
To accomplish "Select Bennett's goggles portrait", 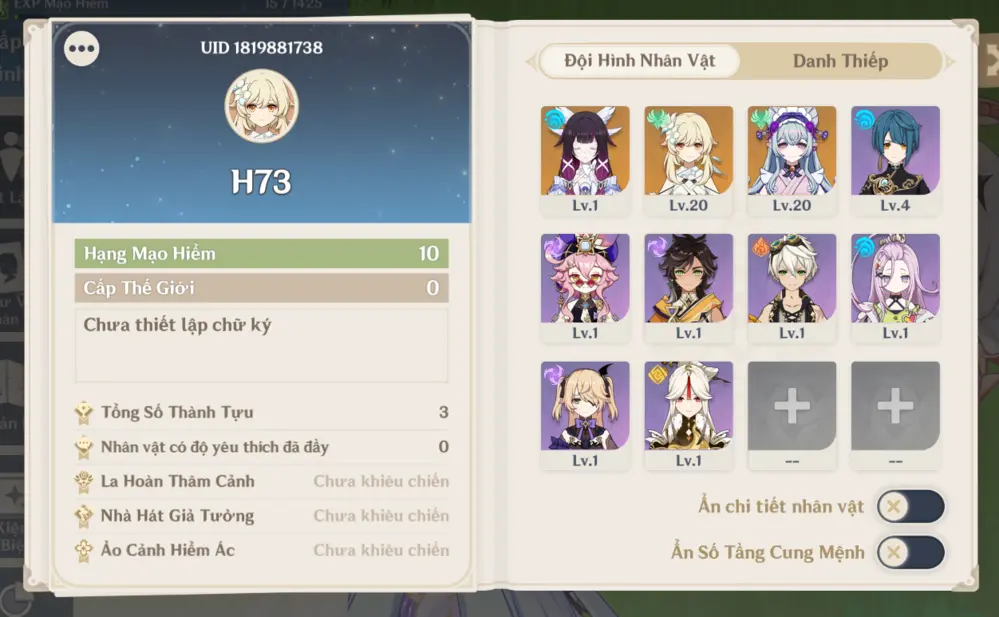I will 791,279.
